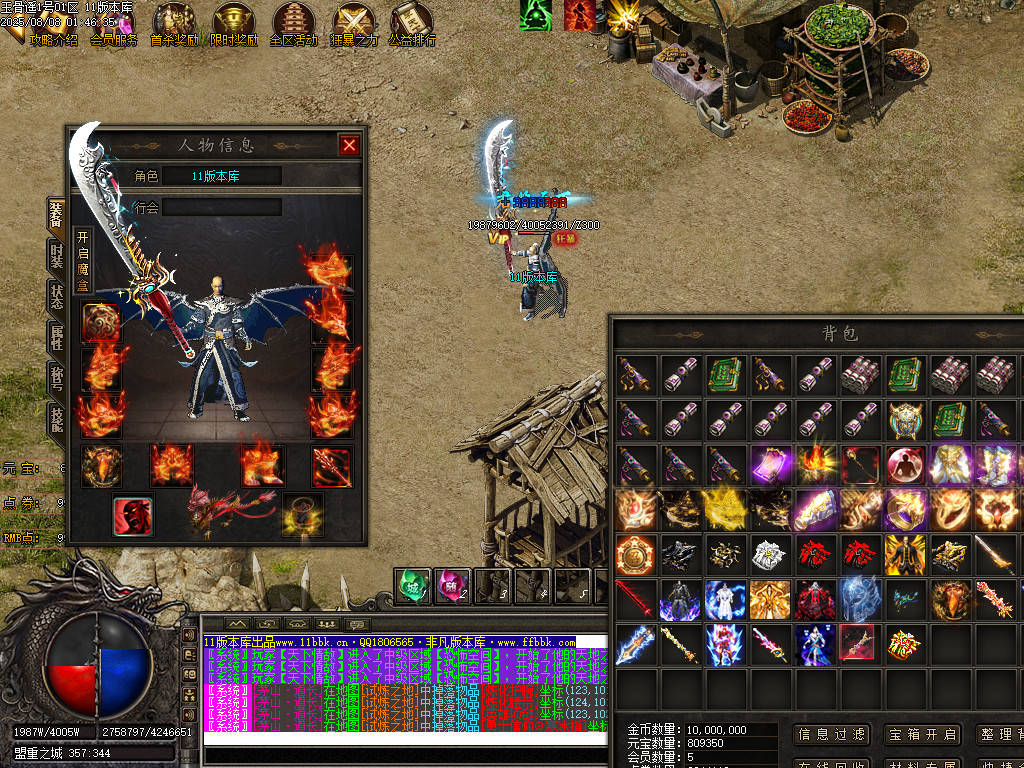Viewport: 1024px width, 768px height.
Task: Activate the green potion hotbar slot
Action: [x=413, y=584]
